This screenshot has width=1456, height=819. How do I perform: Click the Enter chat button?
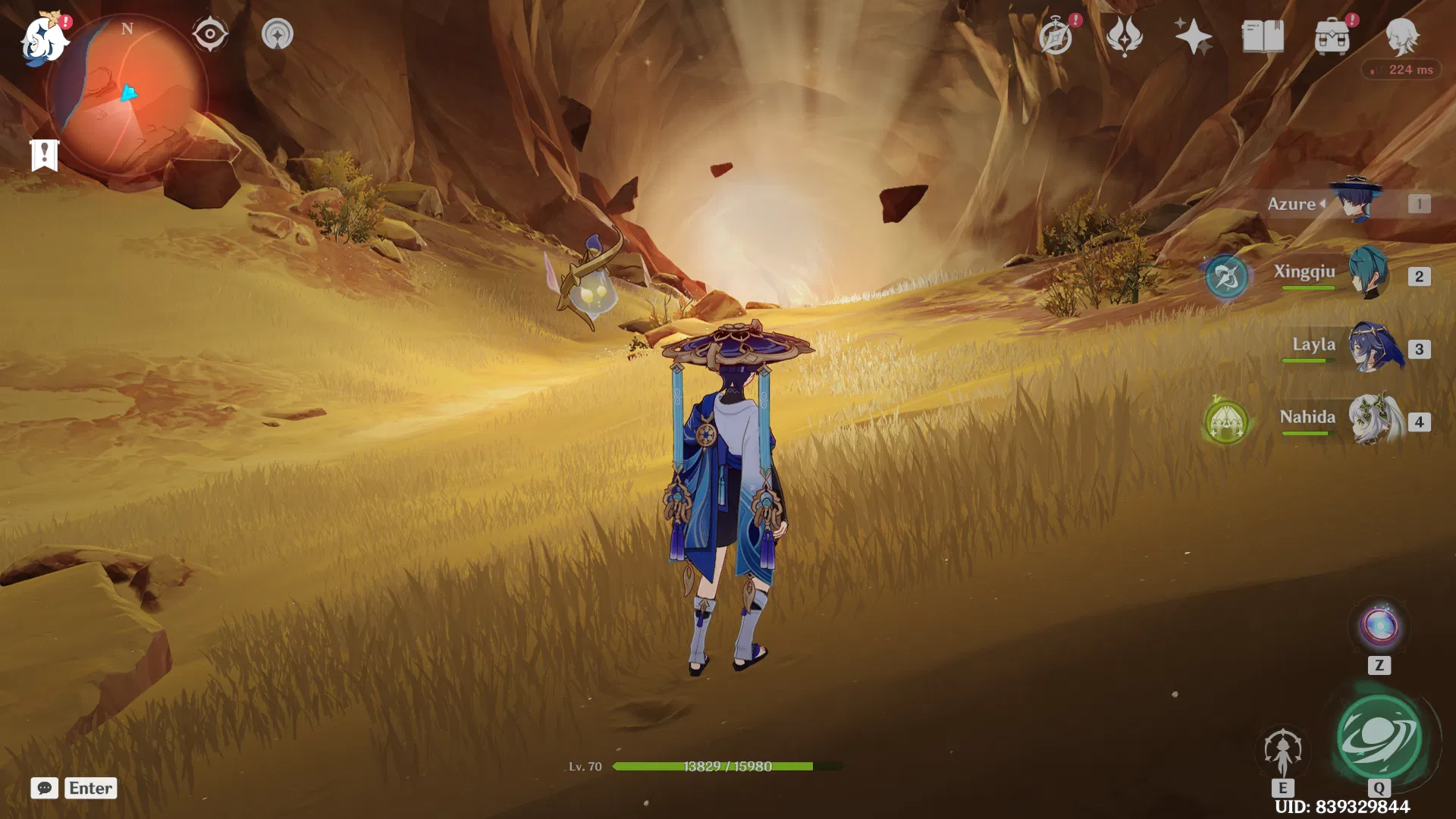[x=90, y=789]
